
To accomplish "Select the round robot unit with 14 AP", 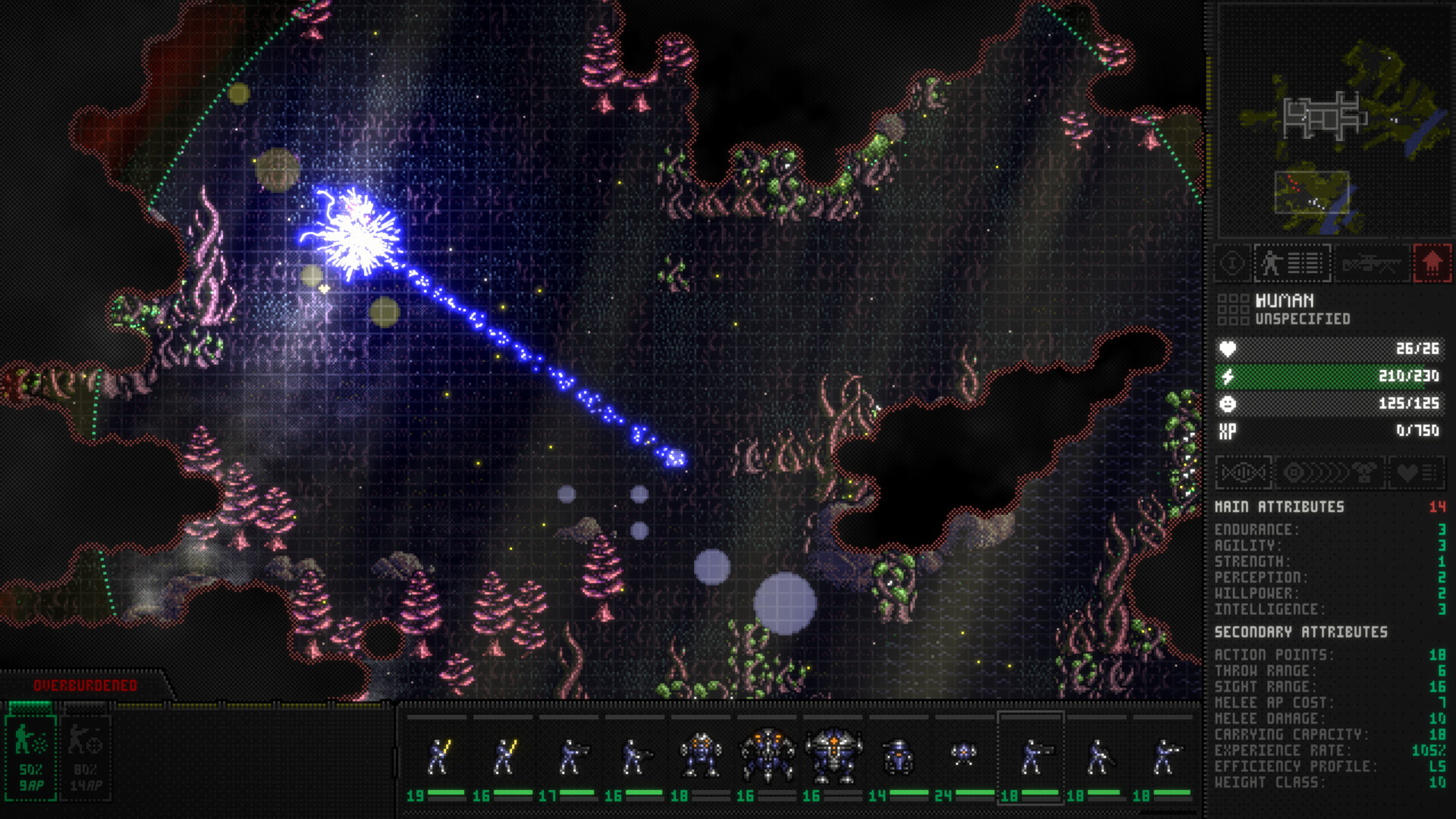I will tap(899, 757).
